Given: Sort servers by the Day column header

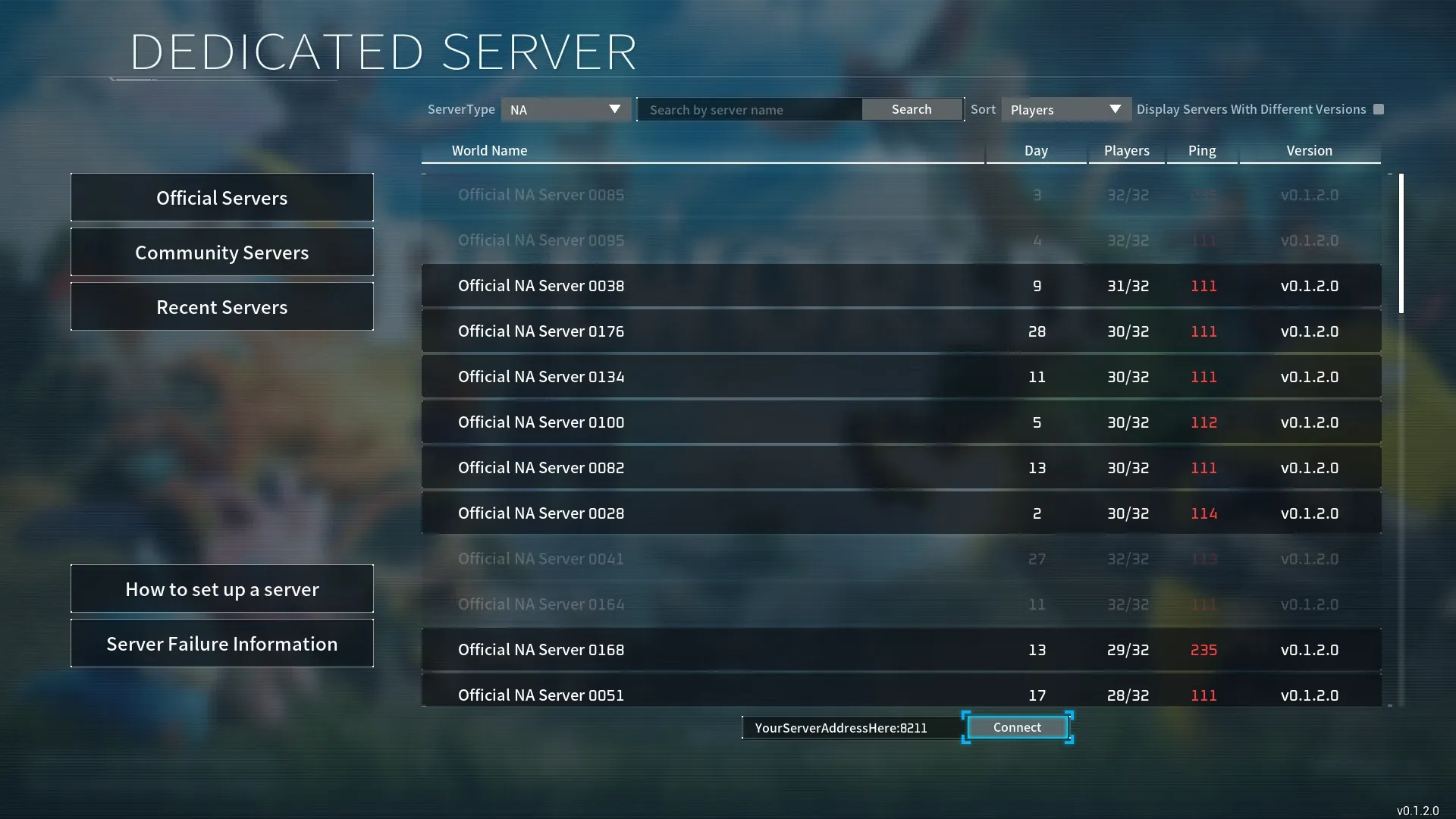Looking at the screenshot, I should [x=1035, y=150].
